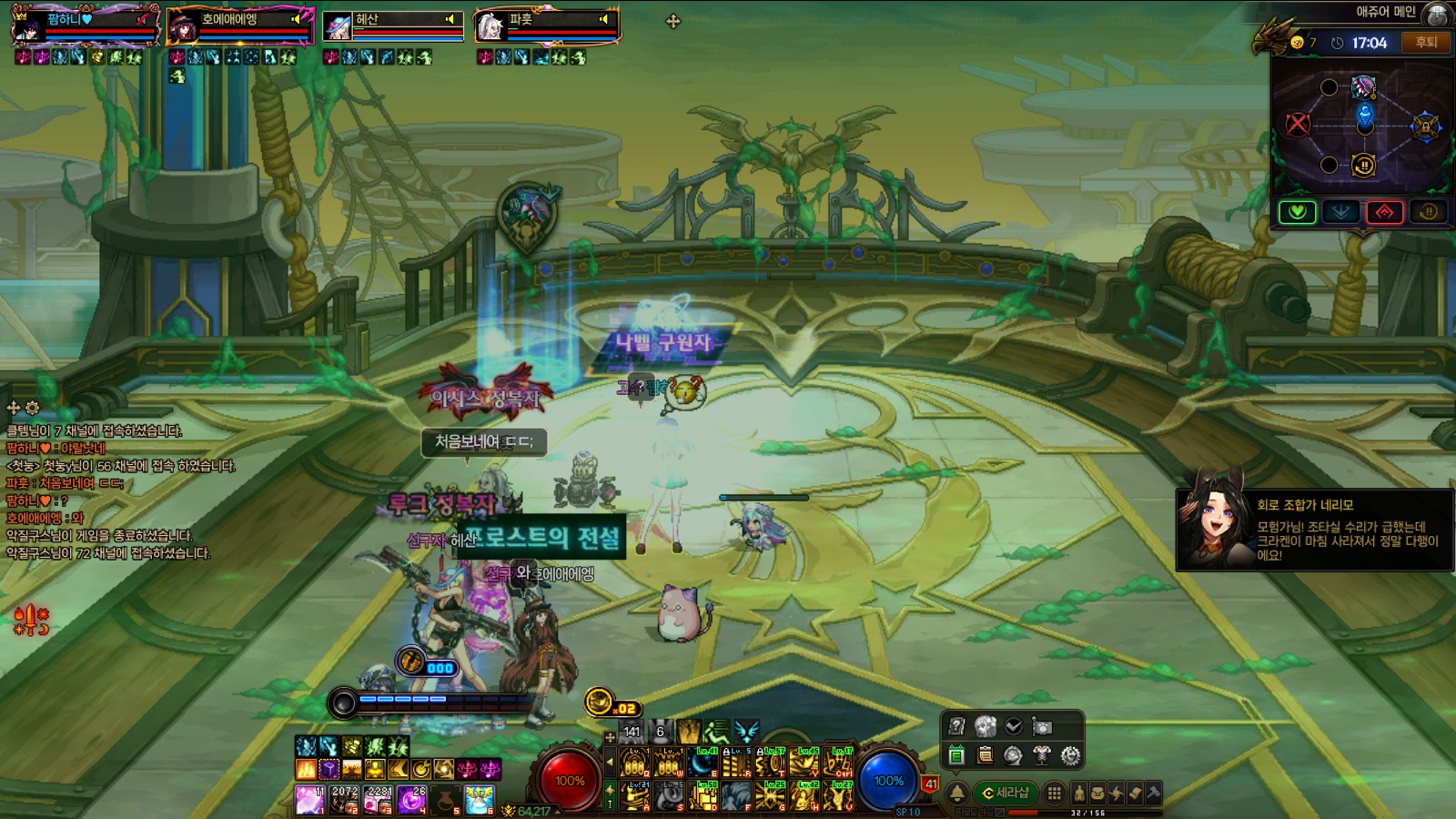Open the quest clipboard icon
This screenshot has width=1456, height=819.
[x=985, y=755]
